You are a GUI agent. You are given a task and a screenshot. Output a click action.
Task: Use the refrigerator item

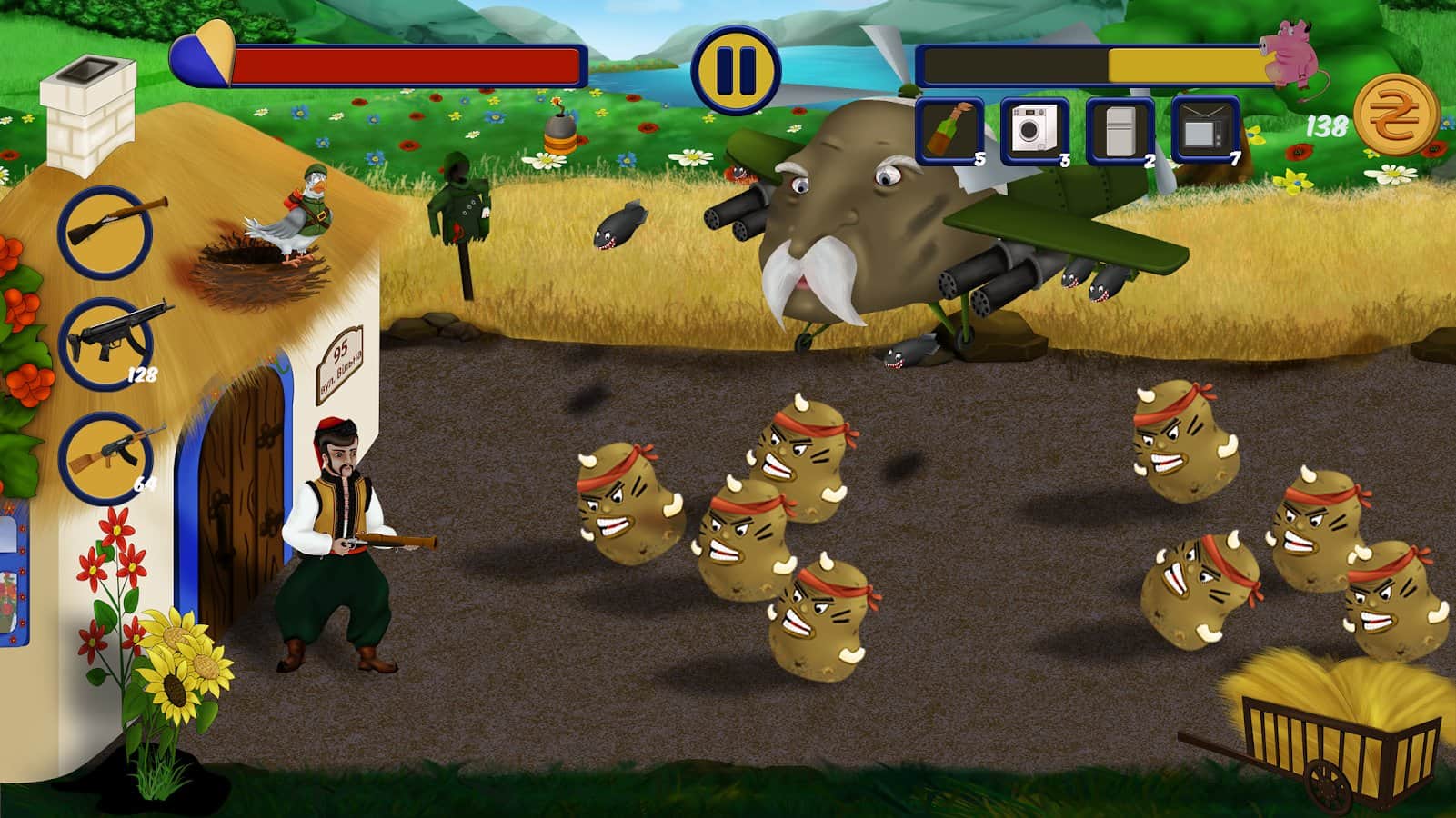coord(1120,133)
